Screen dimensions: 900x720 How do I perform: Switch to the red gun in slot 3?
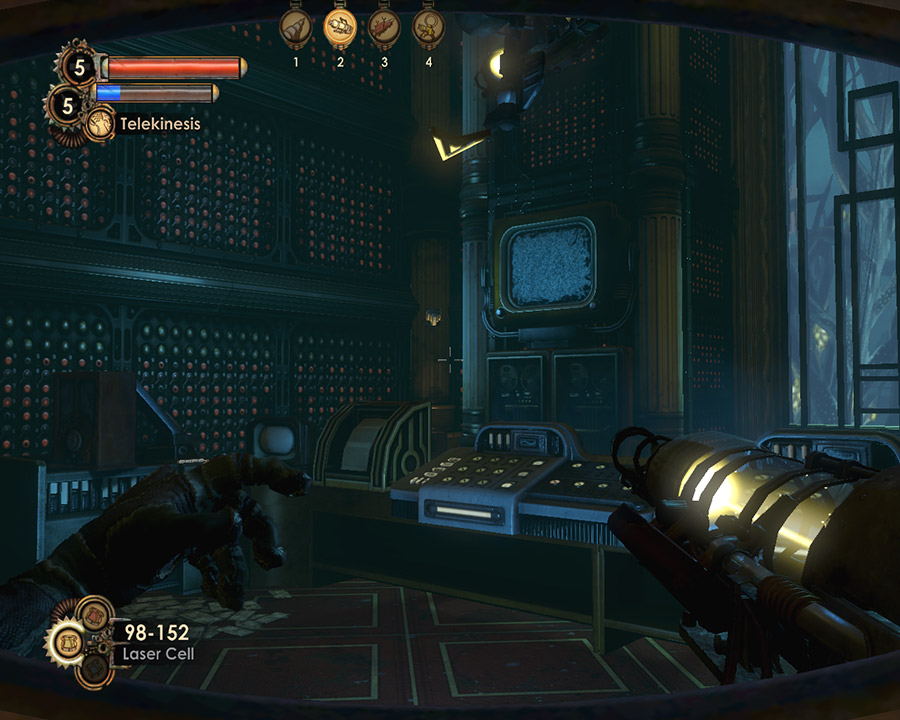(x=385, y=27)
